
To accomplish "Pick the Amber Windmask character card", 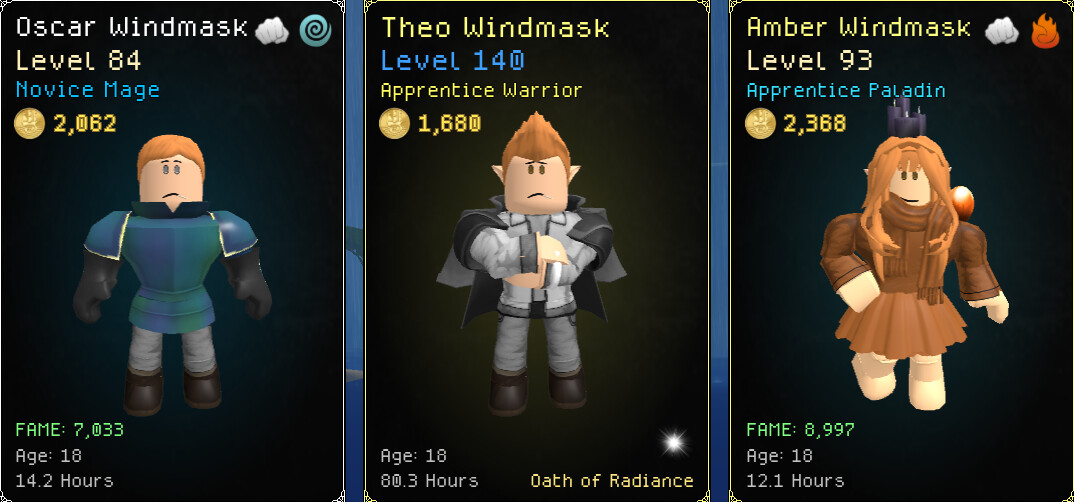I will [x=901, y=250].
